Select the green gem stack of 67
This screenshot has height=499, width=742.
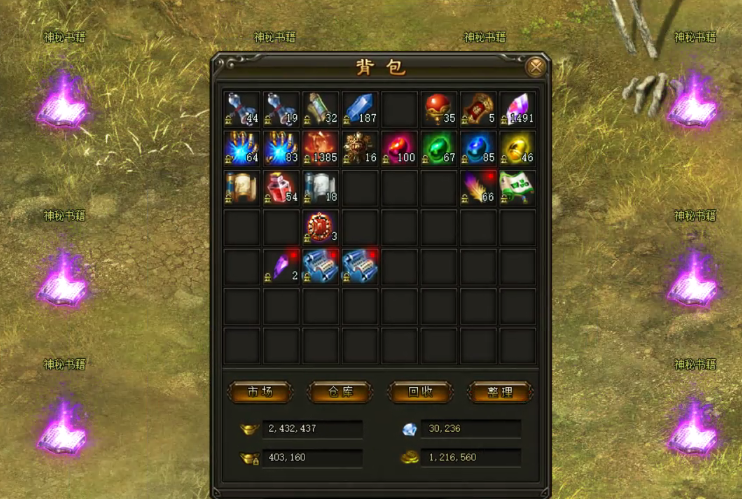[438, 147]
